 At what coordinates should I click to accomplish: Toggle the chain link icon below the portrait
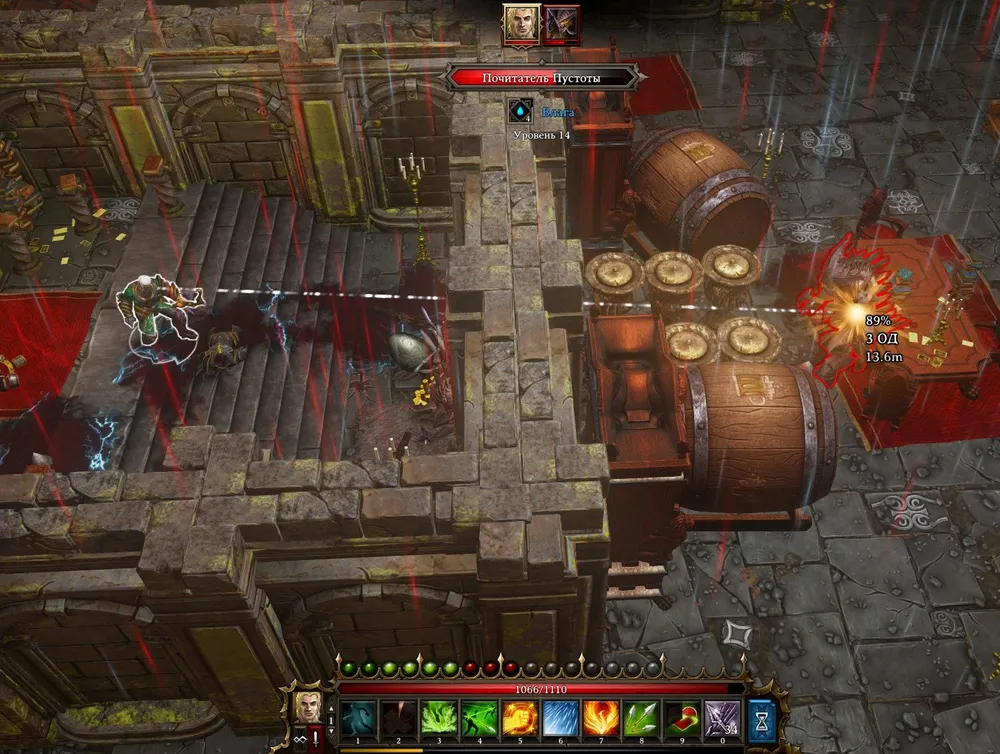tap(298, 740)
